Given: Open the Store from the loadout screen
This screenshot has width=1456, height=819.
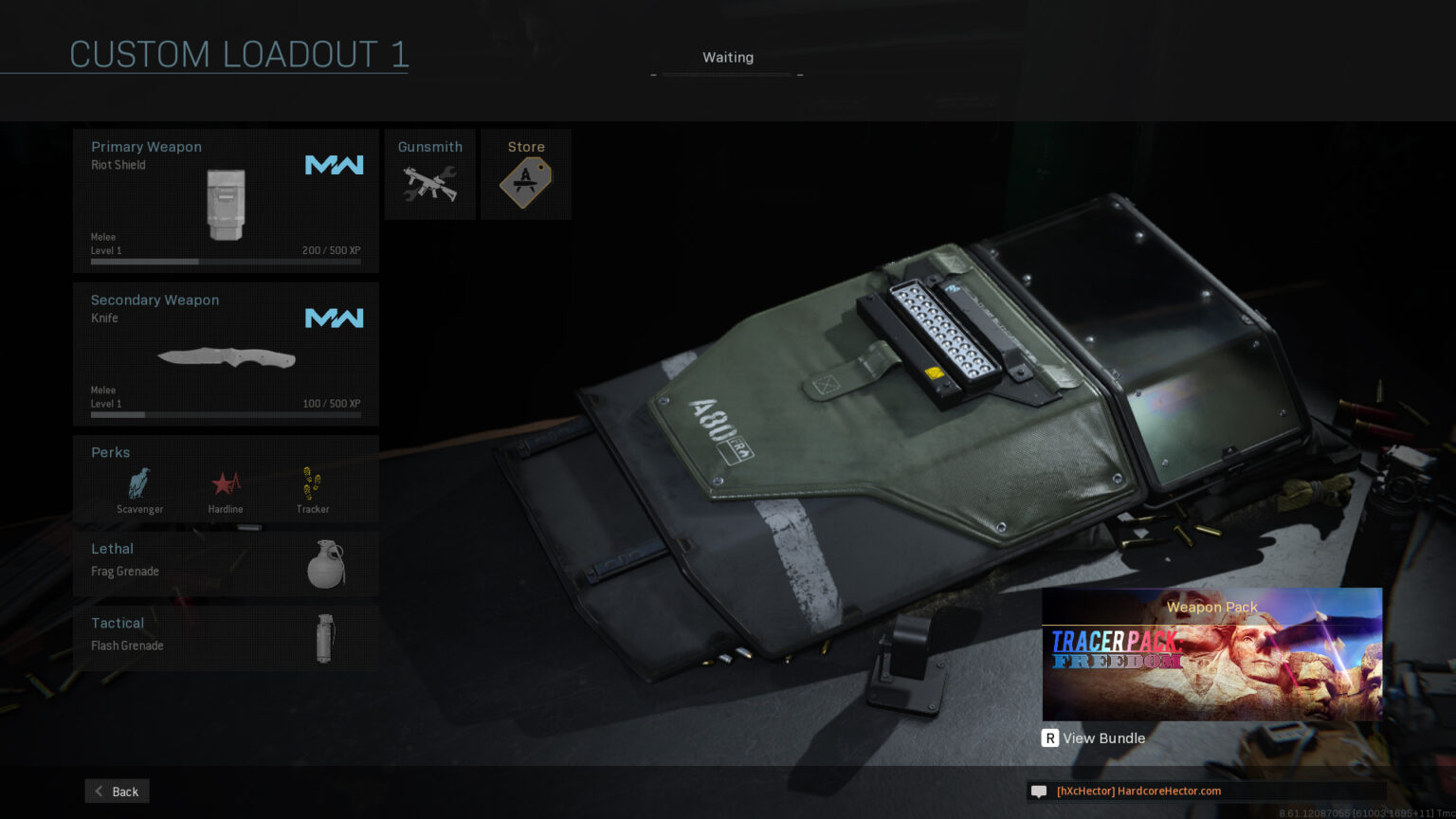Looking at the screenshot, I should pyautogui.click(x=525, y=173).
